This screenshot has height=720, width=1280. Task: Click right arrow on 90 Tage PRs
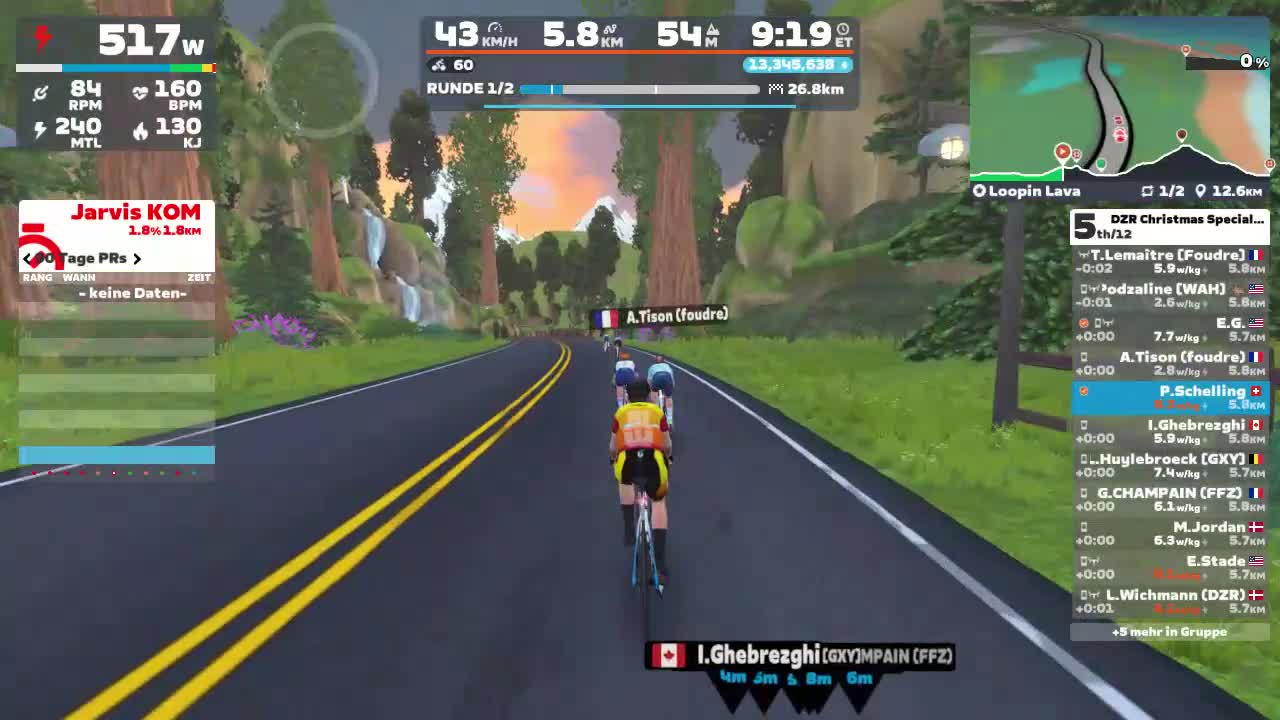click(x=138, y=258)
